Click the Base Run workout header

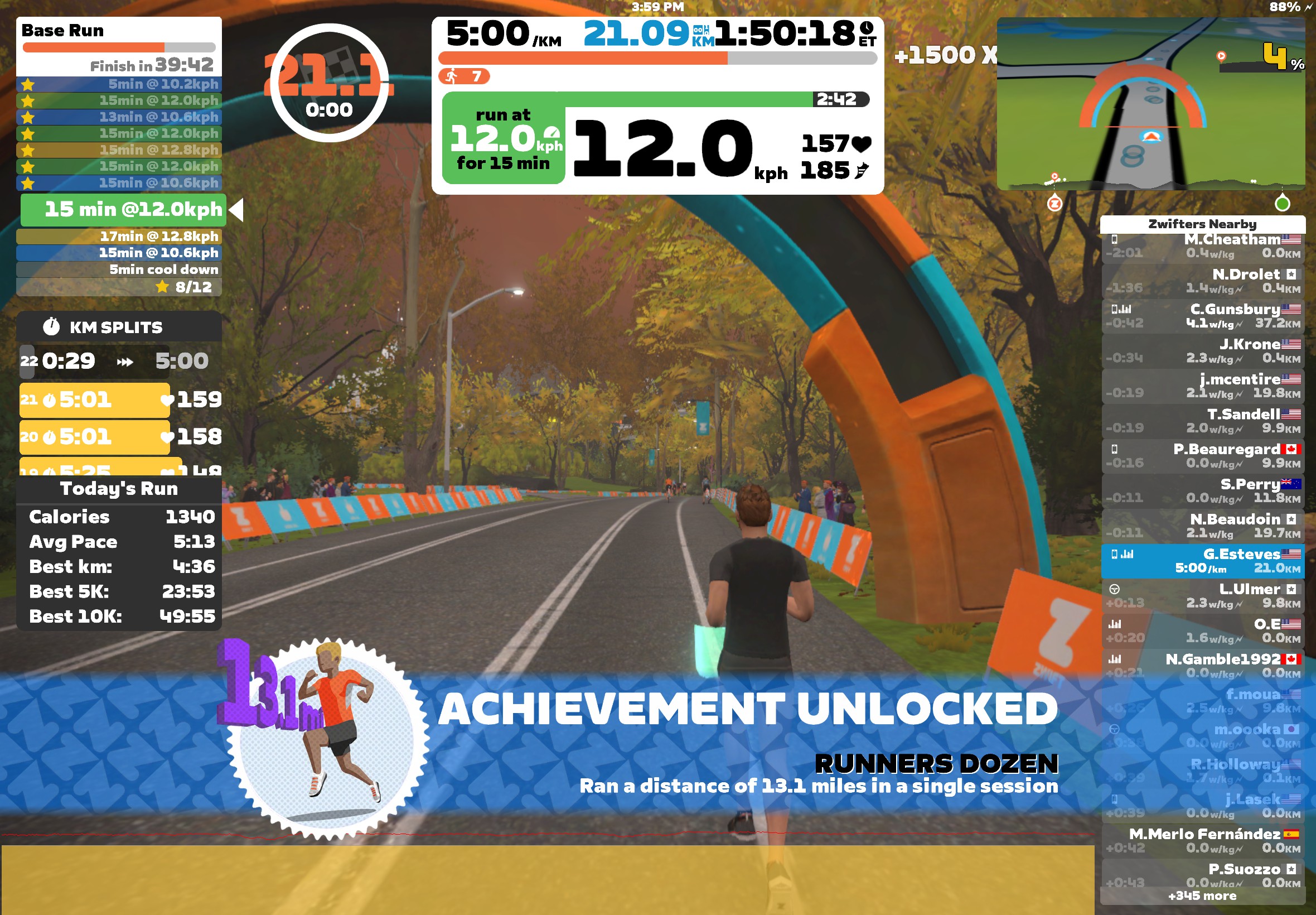[119, 31]
